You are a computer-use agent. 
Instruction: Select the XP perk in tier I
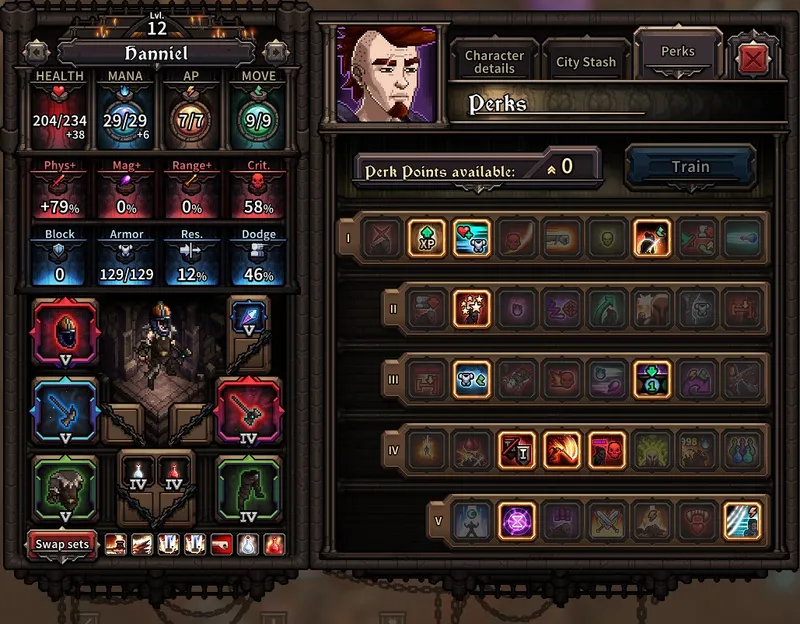pos(427,239)
